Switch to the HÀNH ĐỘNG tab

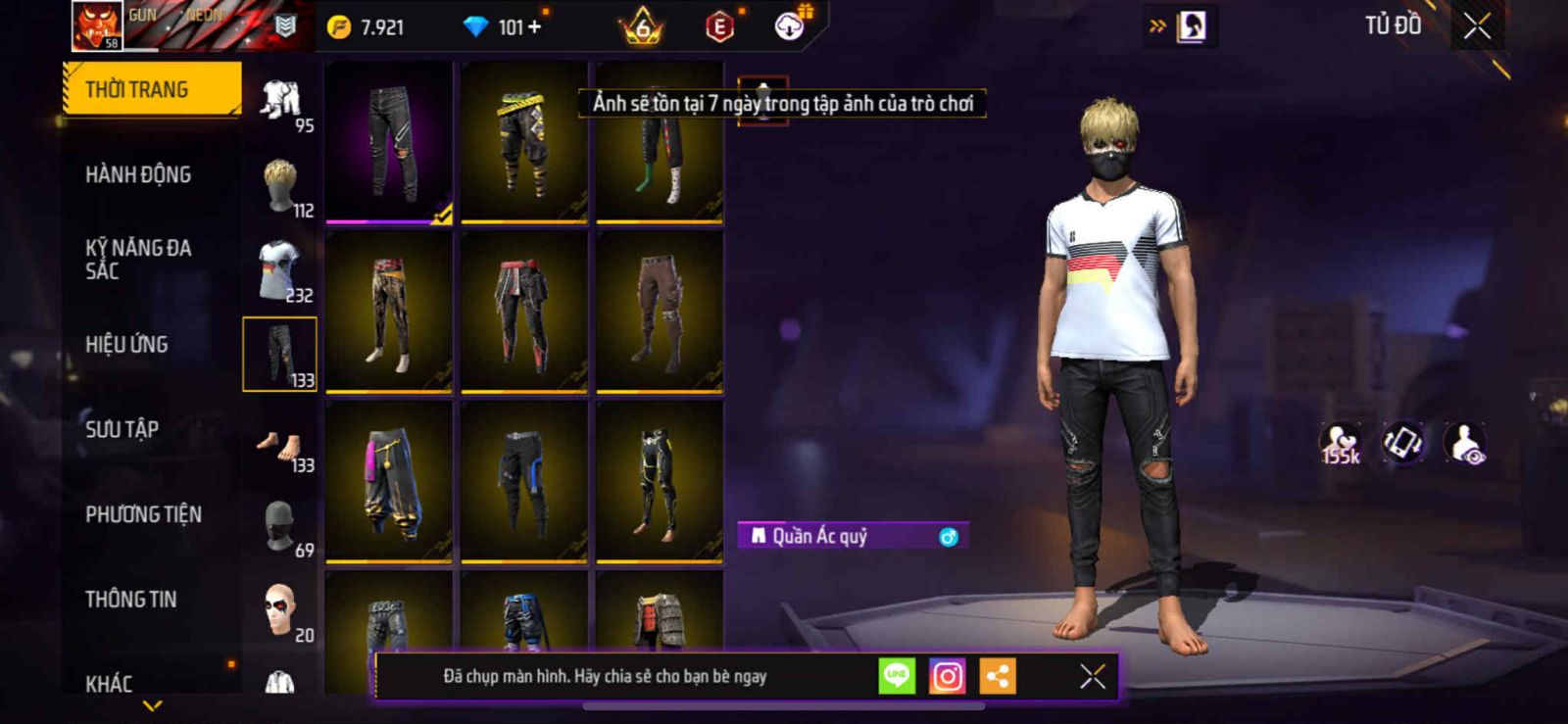[138, 174]
